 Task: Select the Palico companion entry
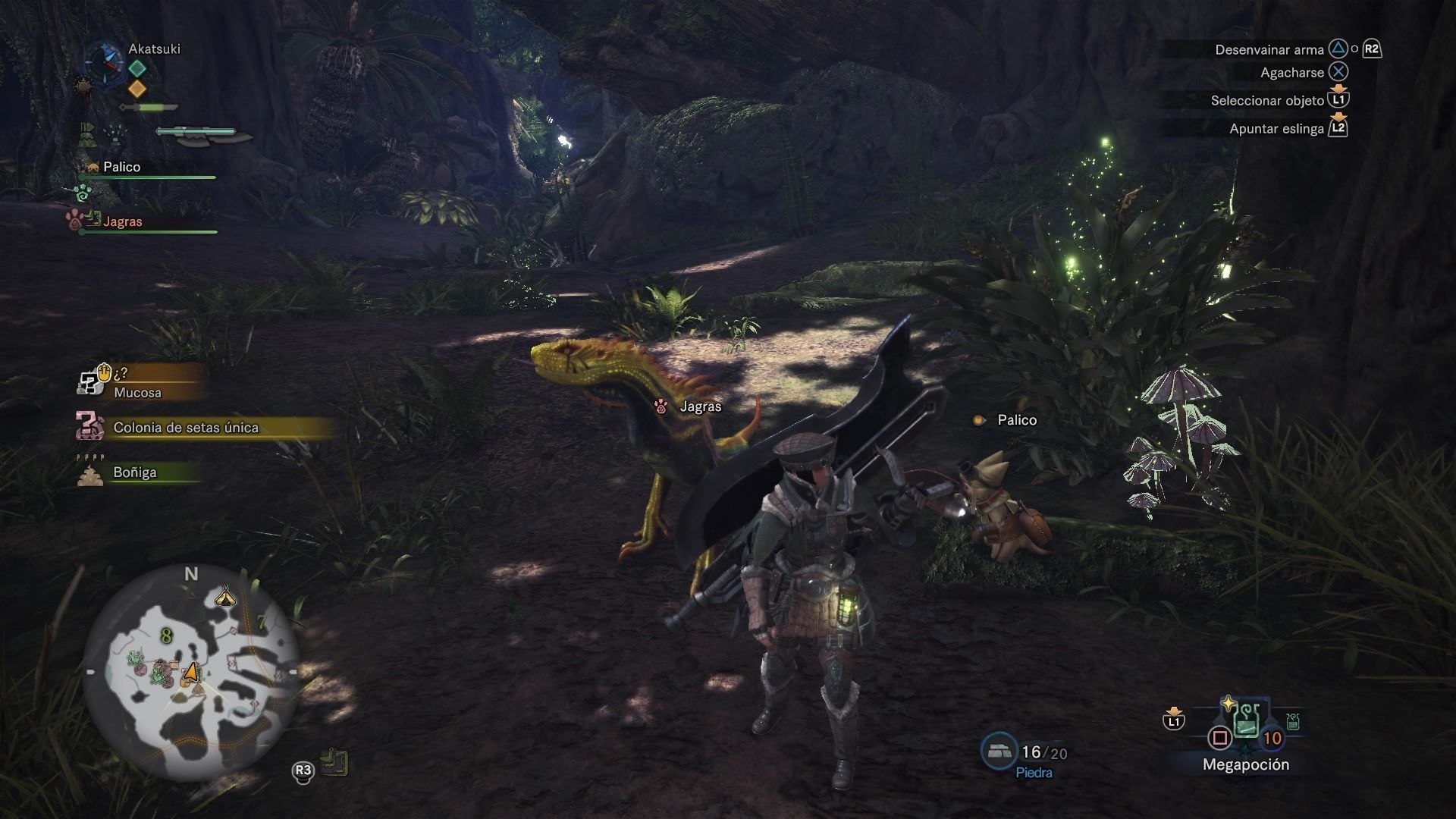click(121, 168)
